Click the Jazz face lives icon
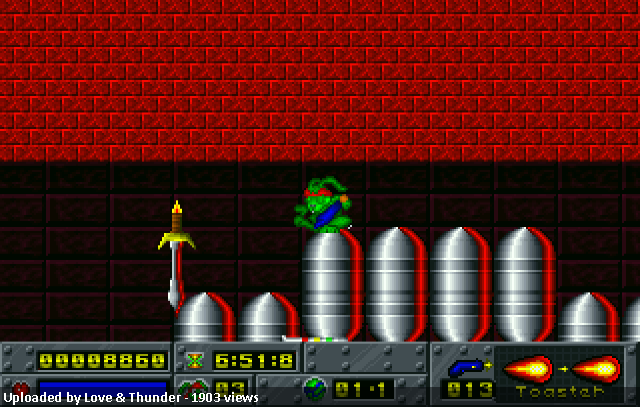 (190, 388)
